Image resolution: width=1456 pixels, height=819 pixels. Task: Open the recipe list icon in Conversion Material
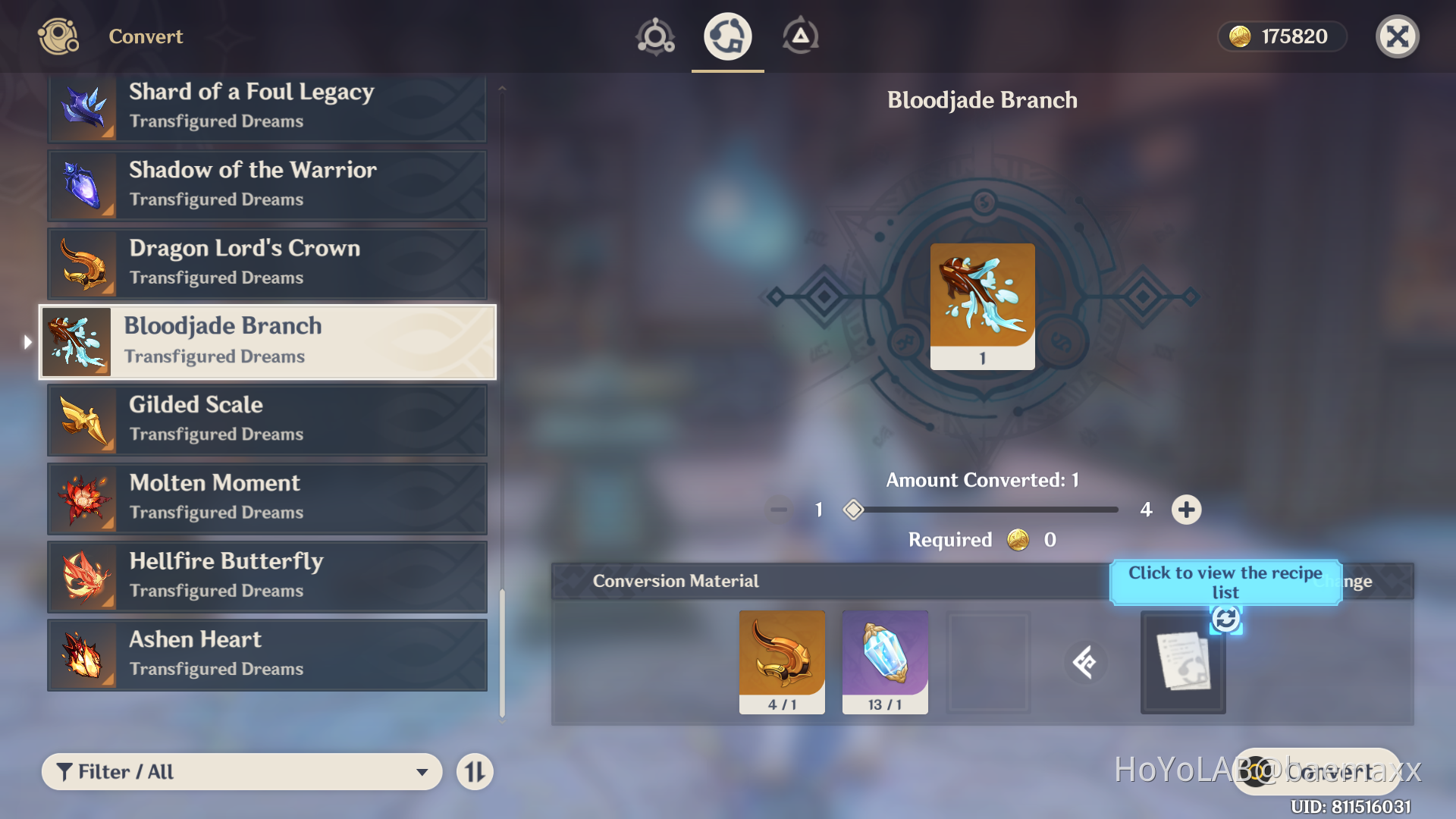click(x=1182, y=664)
